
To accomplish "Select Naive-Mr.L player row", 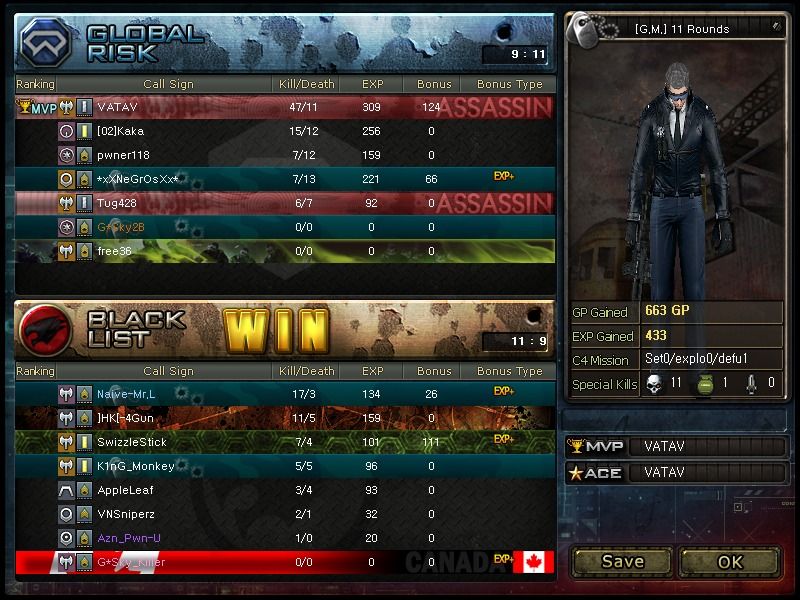I will (x=285, y=393).
